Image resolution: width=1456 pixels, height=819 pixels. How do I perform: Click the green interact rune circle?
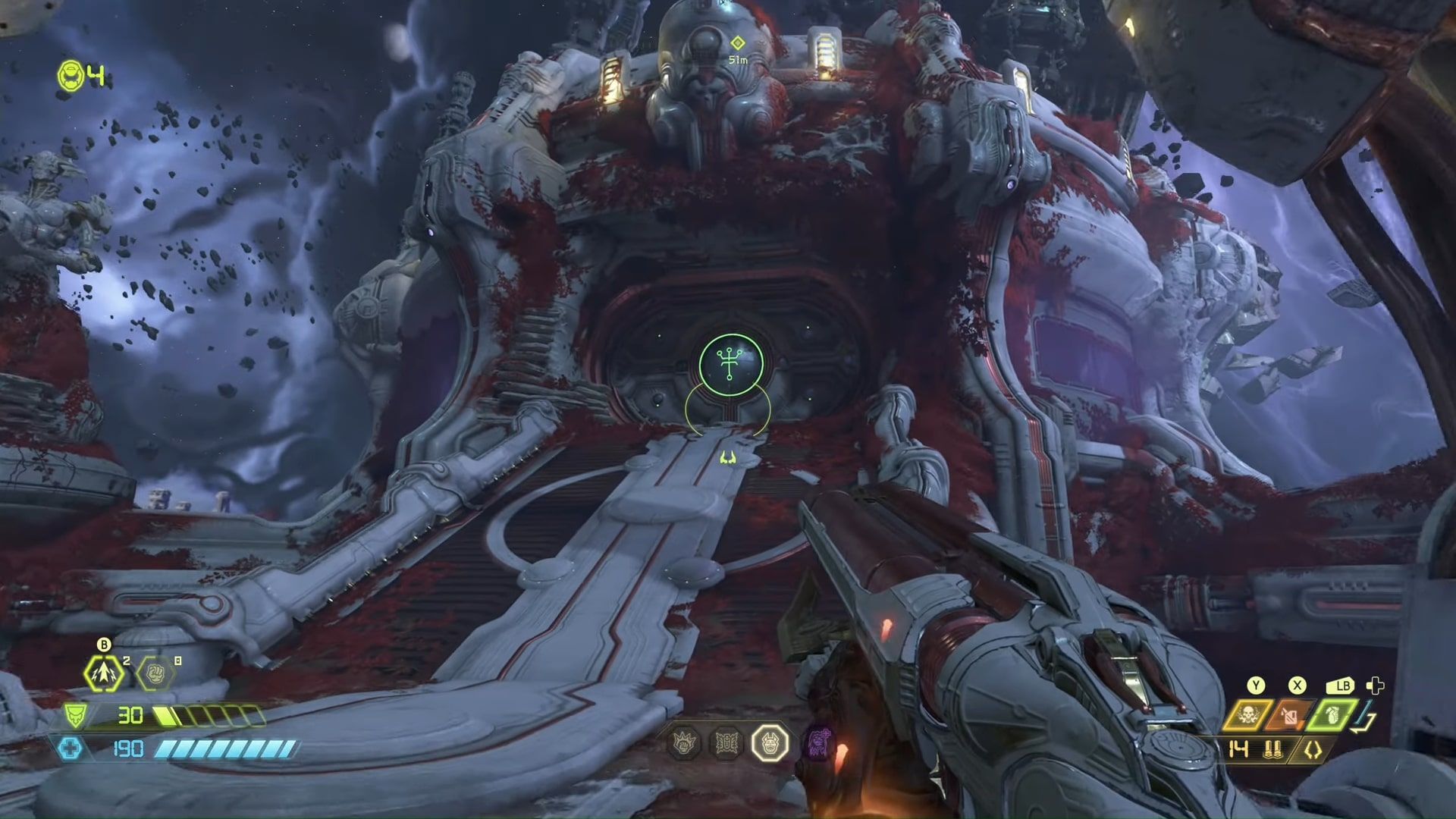tap(730, 364)
